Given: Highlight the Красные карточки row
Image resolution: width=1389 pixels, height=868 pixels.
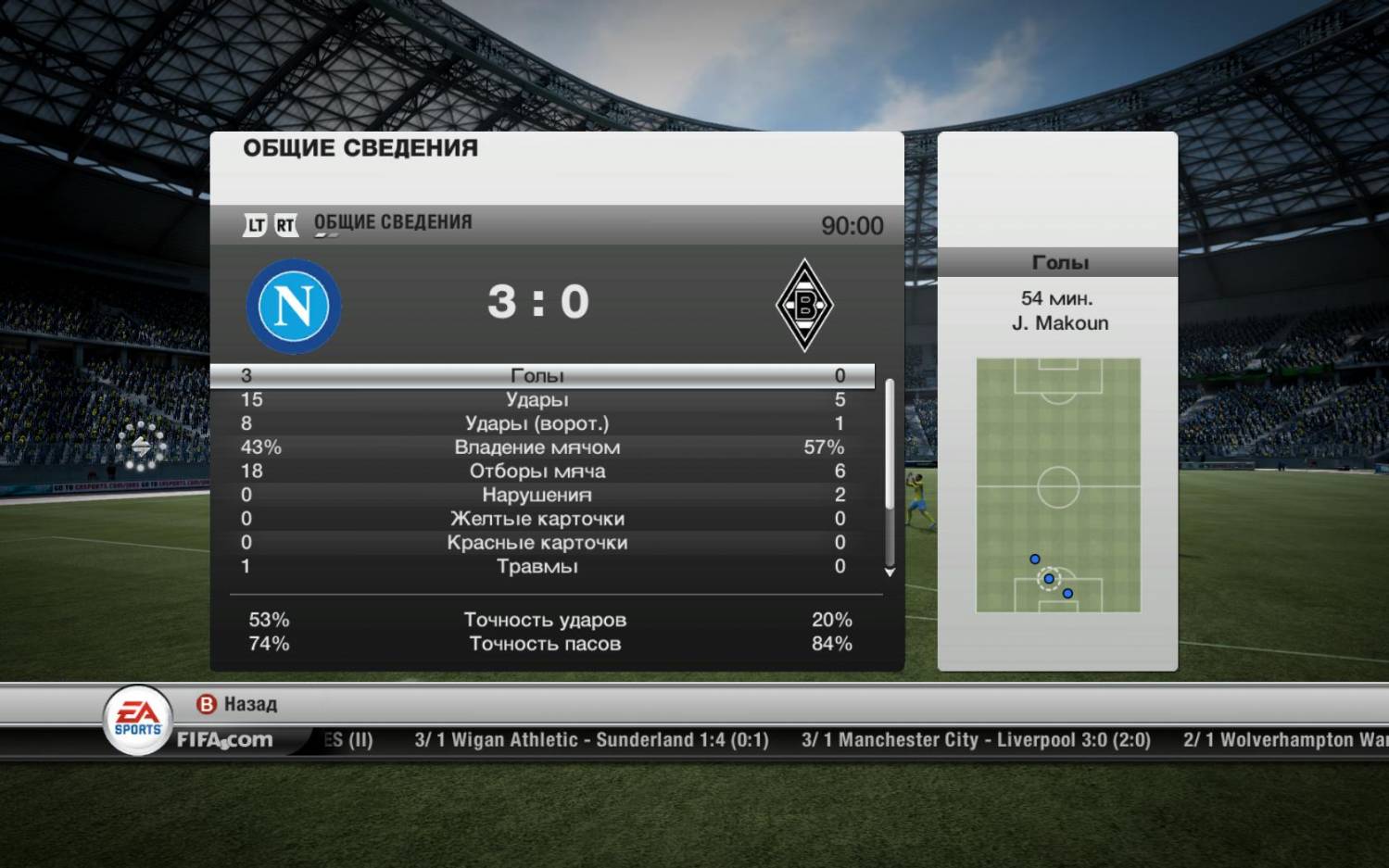Looking at the screenshot, I should (537, 543).
